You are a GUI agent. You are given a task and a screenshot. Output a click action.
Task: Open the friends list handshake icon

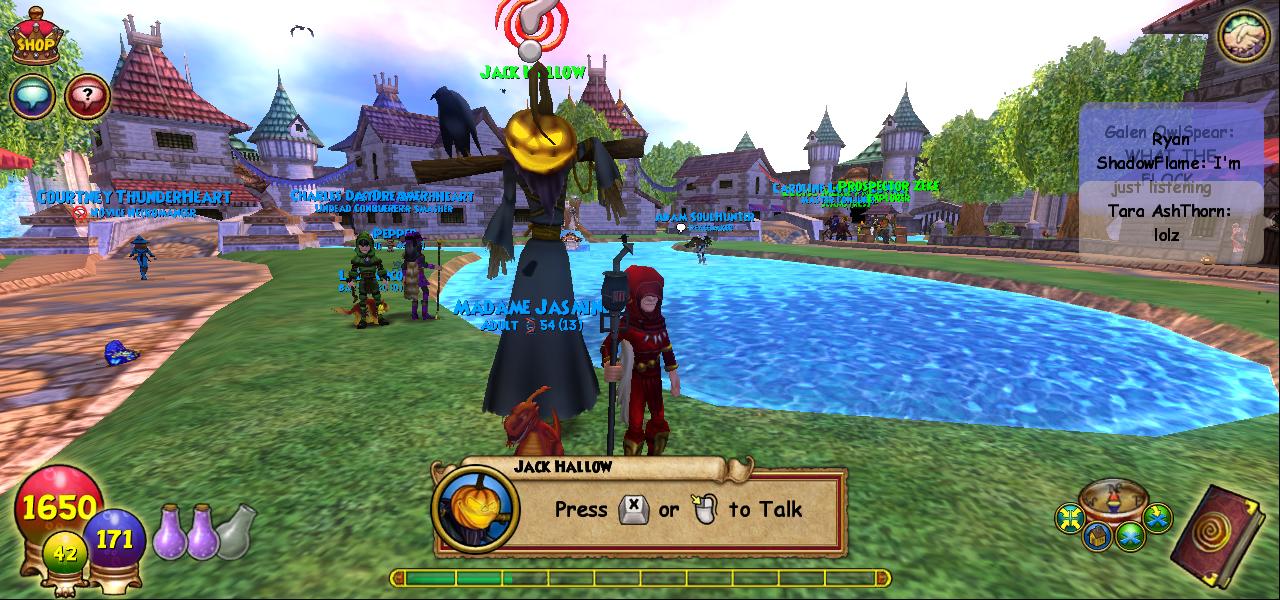click(1243, 37)
